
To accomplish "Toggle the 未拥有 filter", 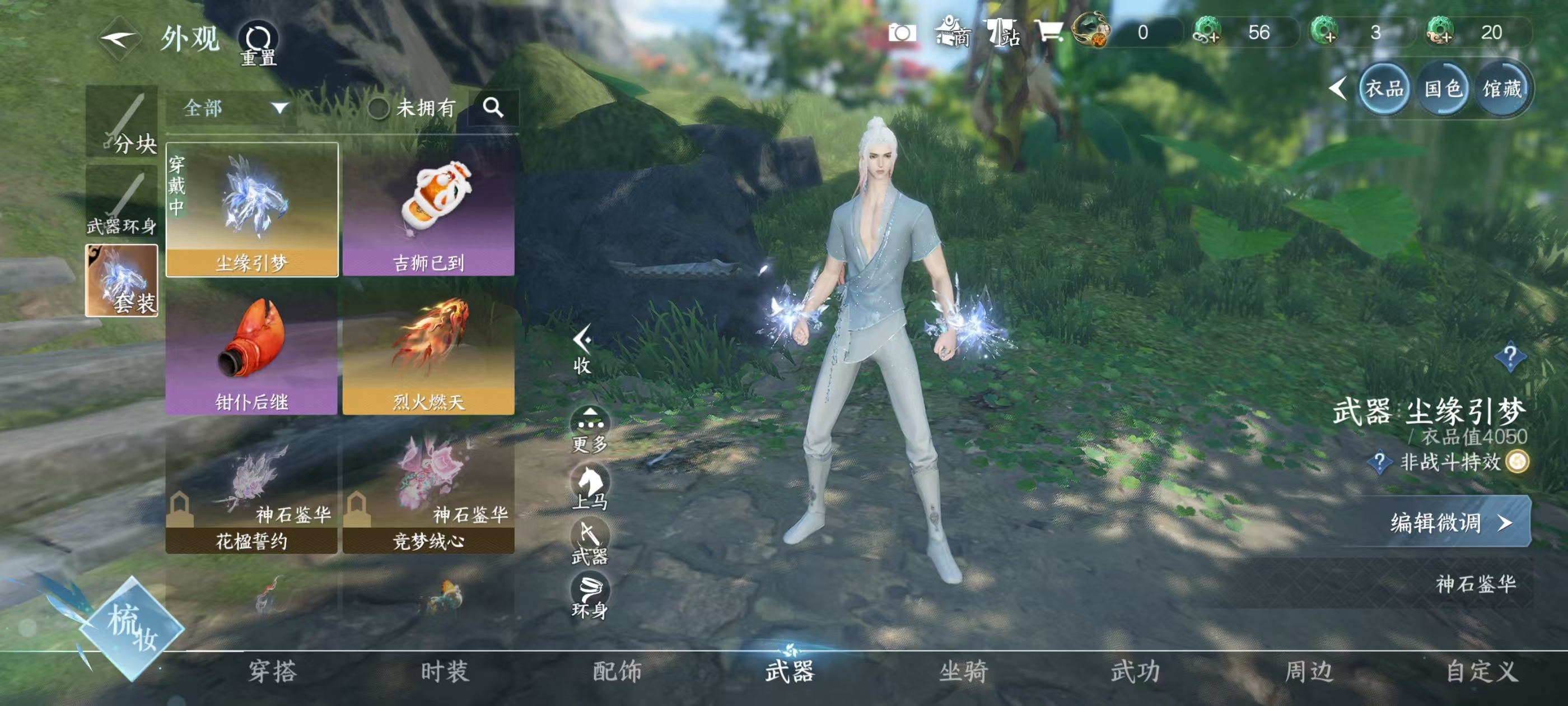I will (379, 109).
